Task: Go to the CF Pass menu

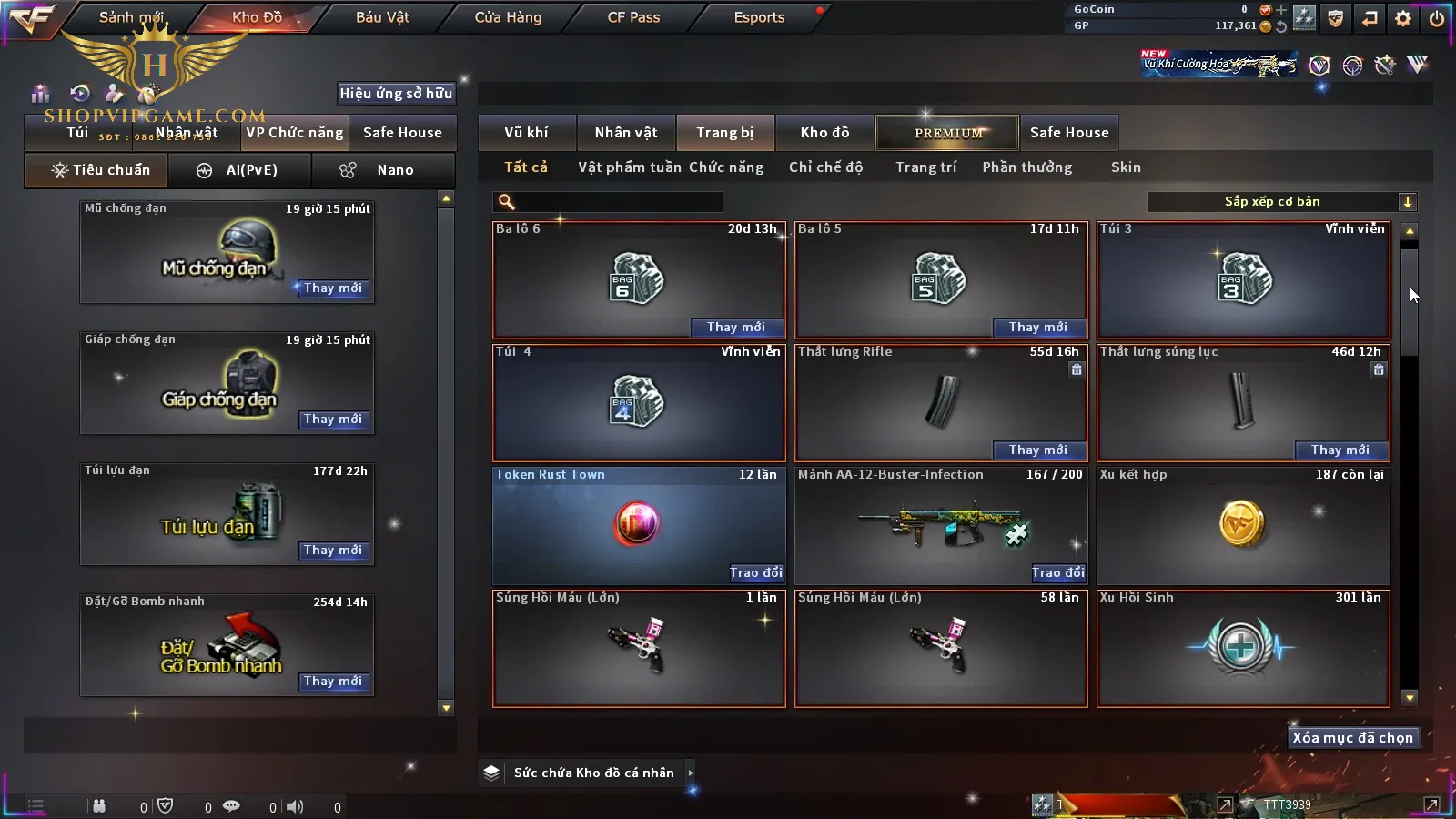Action: click(633, 17)
